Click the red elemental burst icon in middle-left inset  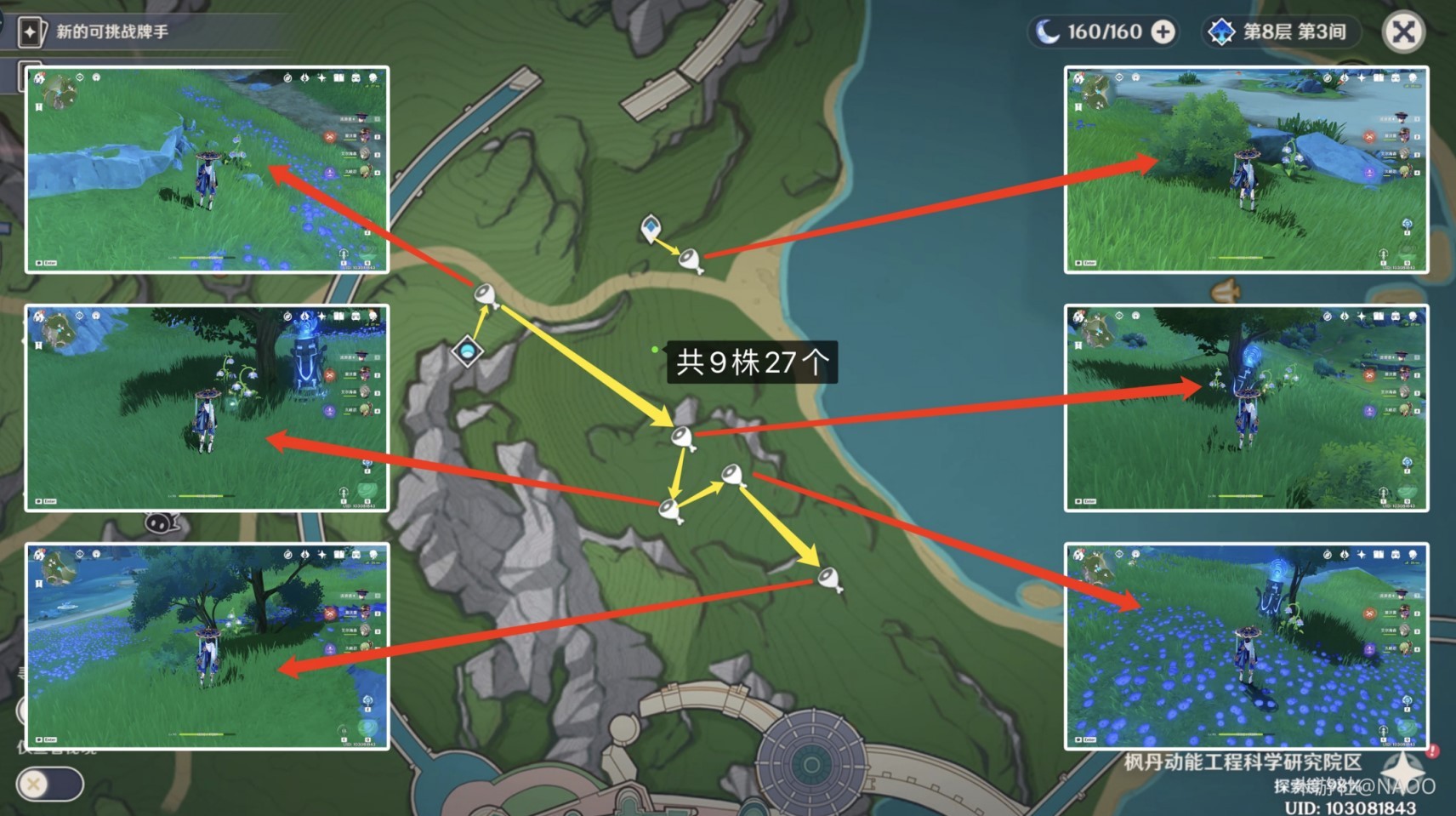(329, 375)
